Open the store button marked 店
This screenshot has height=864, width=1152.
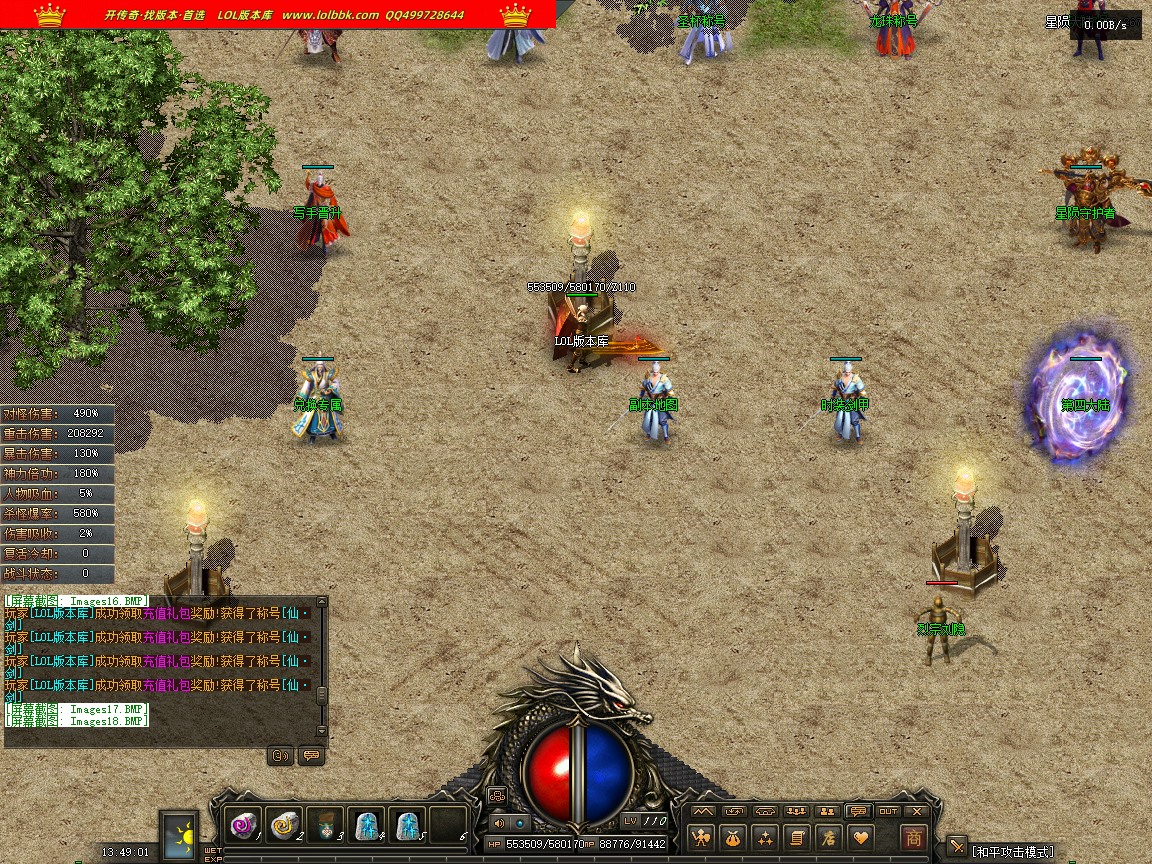pyautogui.click(x=827, y=838)
